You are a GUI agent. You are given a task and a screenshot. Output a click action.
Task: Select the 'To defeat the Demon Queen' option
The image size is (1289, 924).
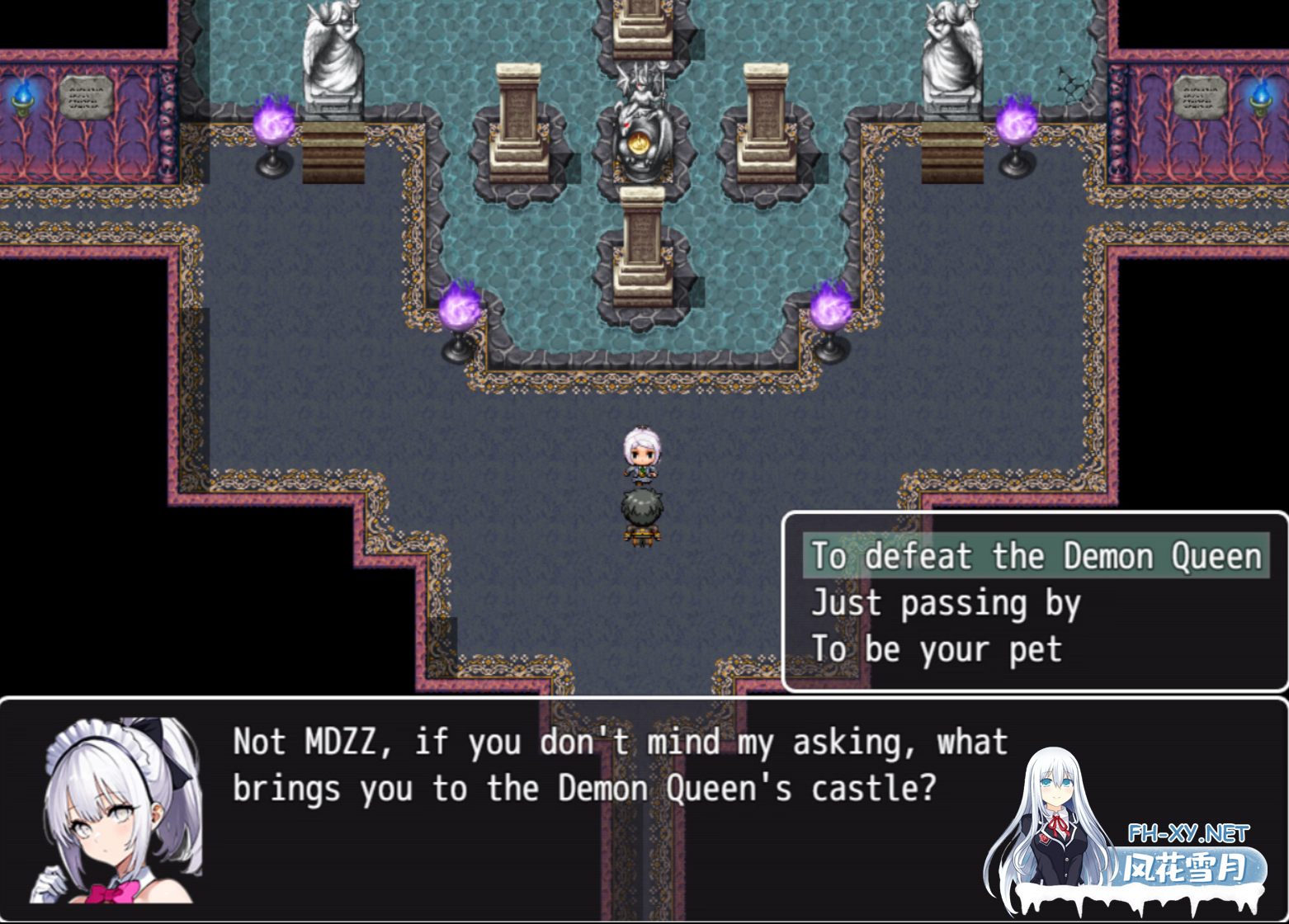point(1032,556)
